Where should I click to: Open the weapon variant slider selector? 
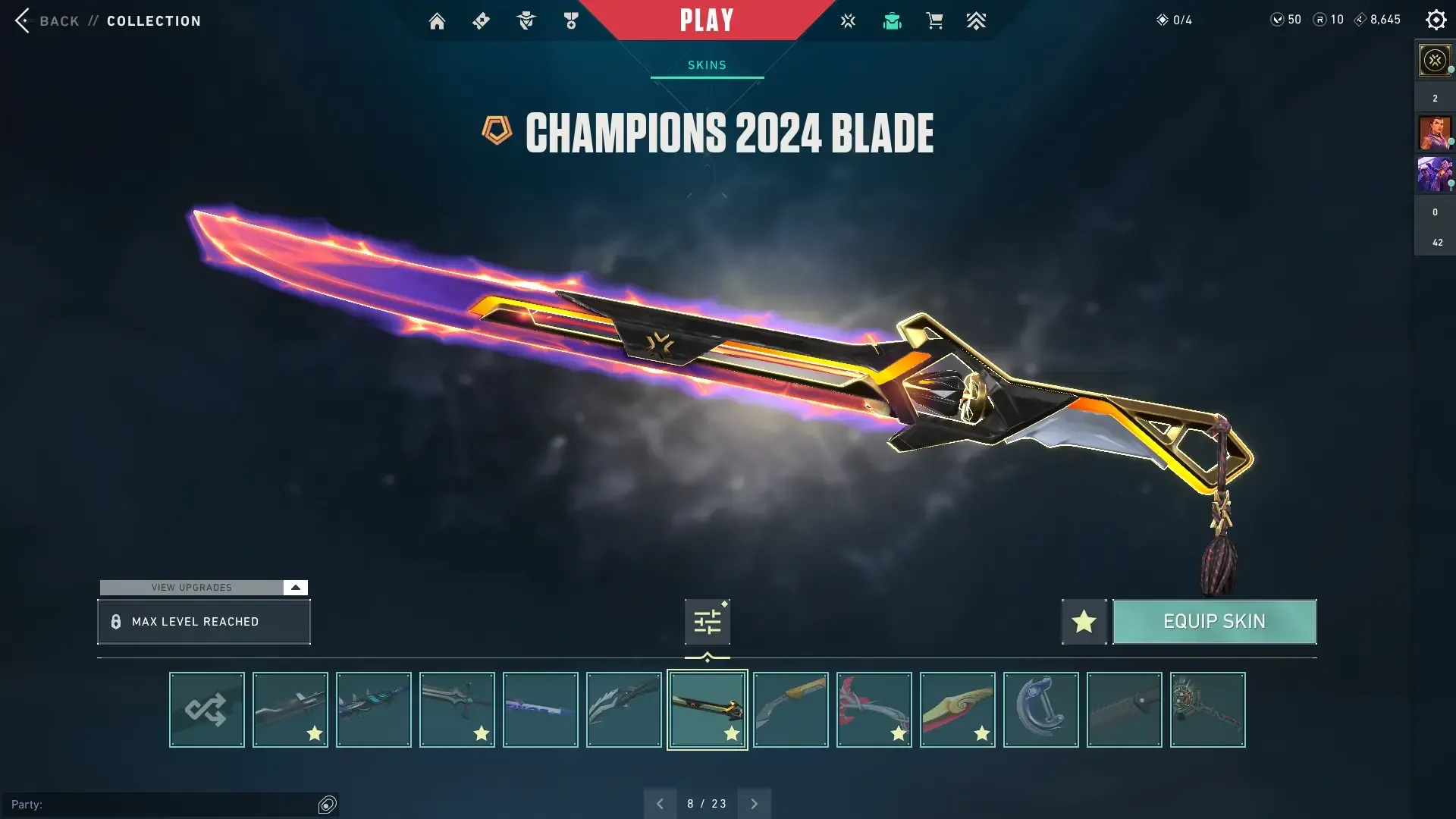(706, 621)
